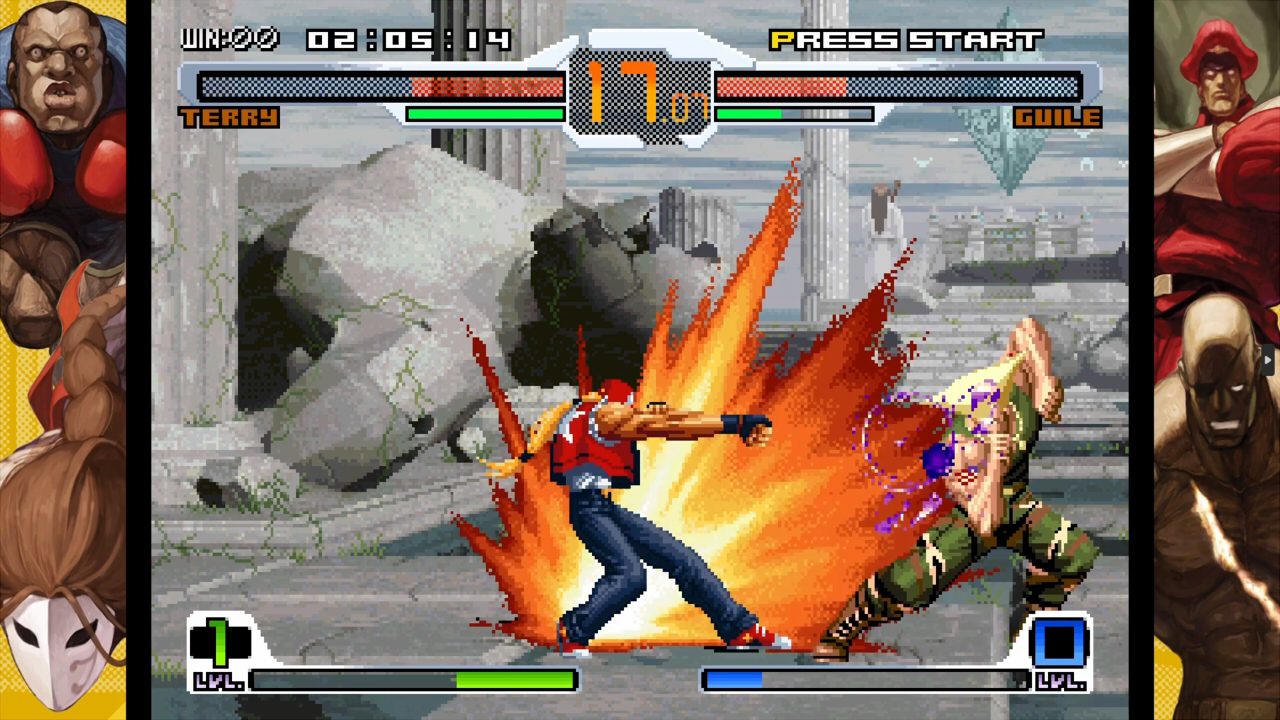The image size is (1280, 720).
Task: Toggle the left LVL. indicator text
Action: point(219,681)
